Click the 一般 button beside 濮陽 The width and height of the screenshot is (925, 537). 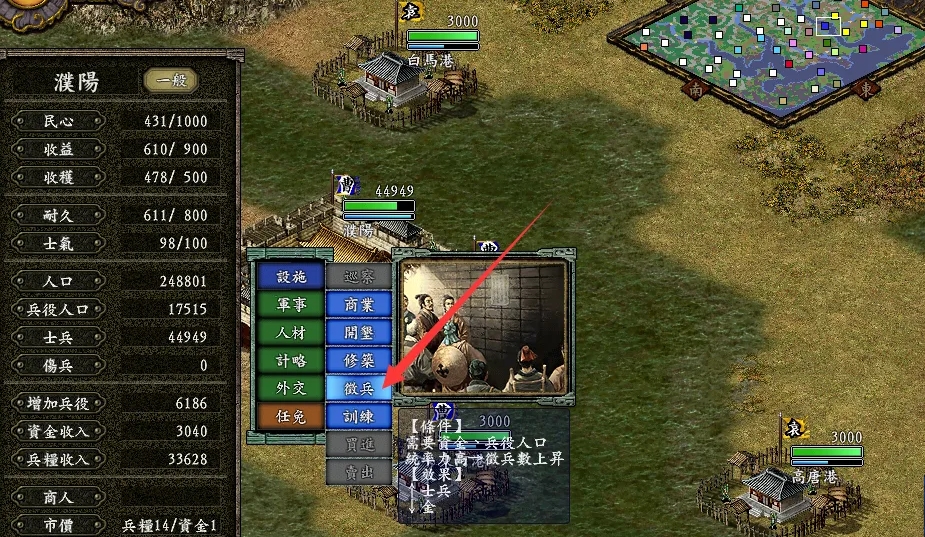point(170,81)
